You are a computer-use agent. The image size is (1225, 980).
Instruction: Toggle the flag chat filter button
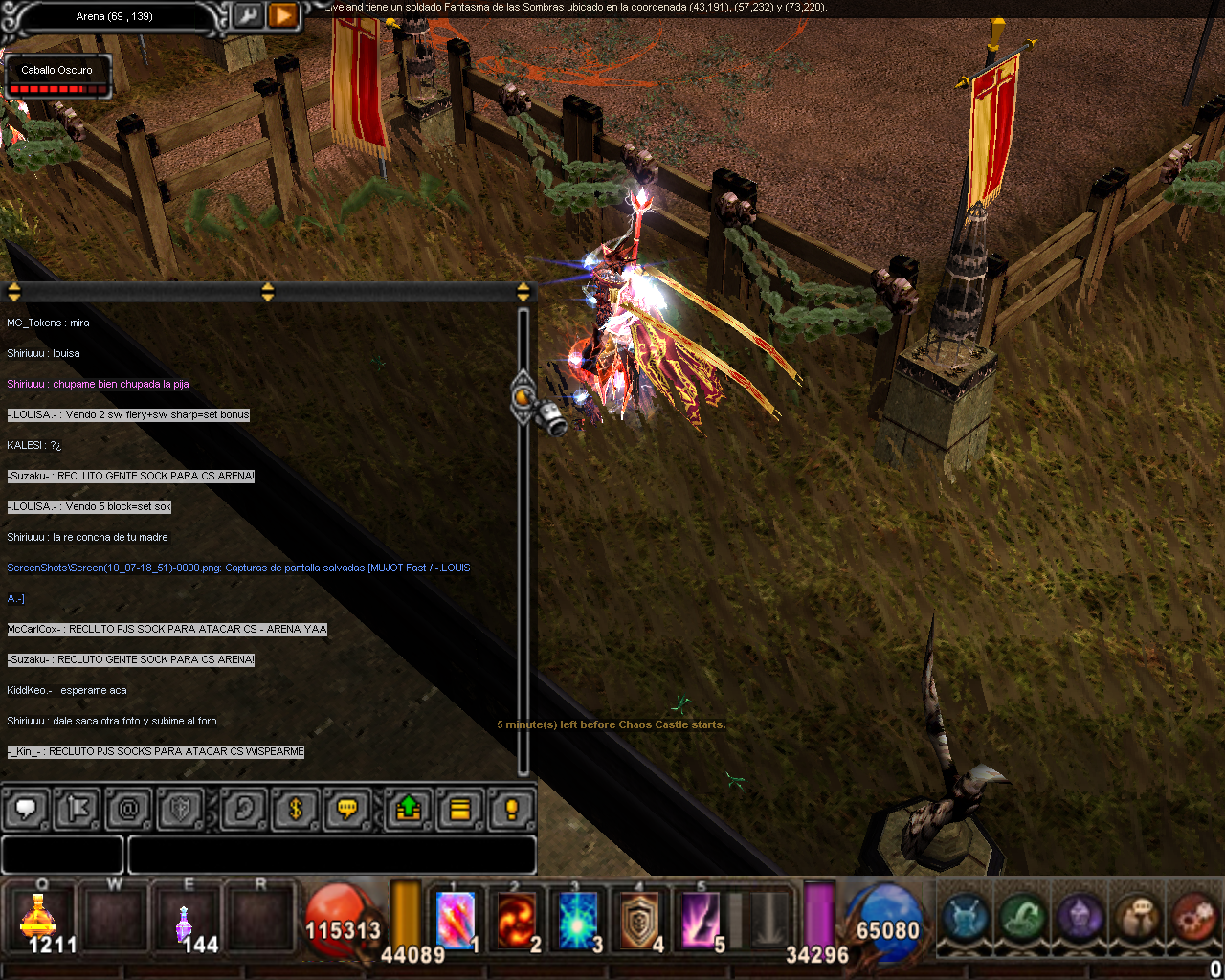coord(78,810)
